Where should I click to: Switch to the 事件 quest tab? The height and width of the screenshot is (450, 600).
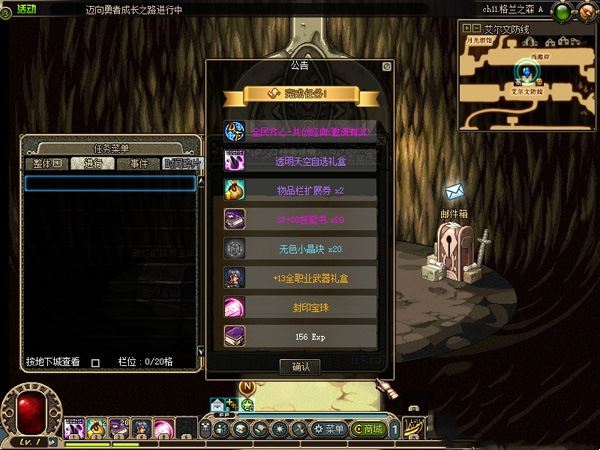(x=137, y=163)
